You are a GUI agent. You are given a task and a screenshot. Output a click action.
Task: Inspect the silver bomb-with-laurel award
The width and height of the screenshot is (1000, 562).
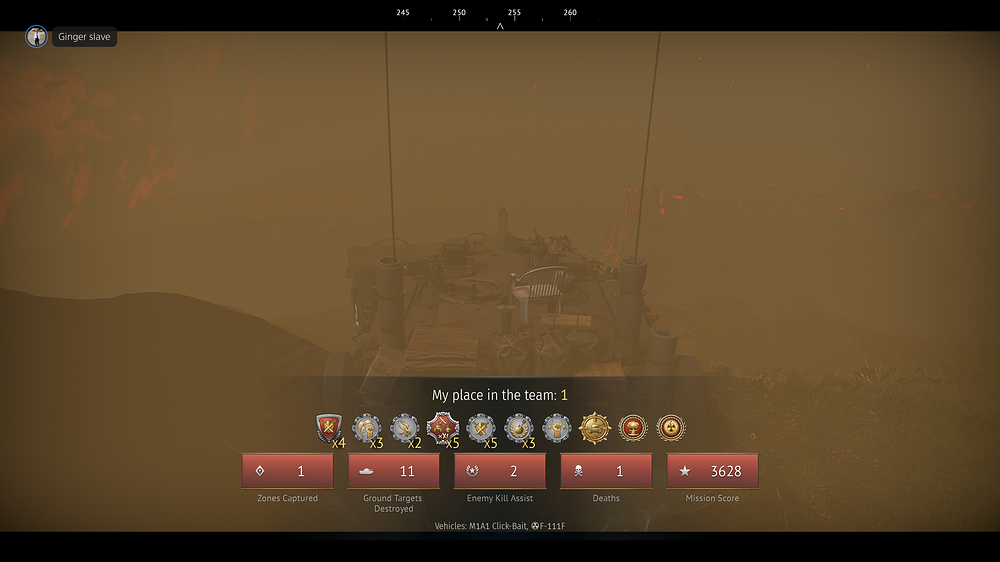519,429
